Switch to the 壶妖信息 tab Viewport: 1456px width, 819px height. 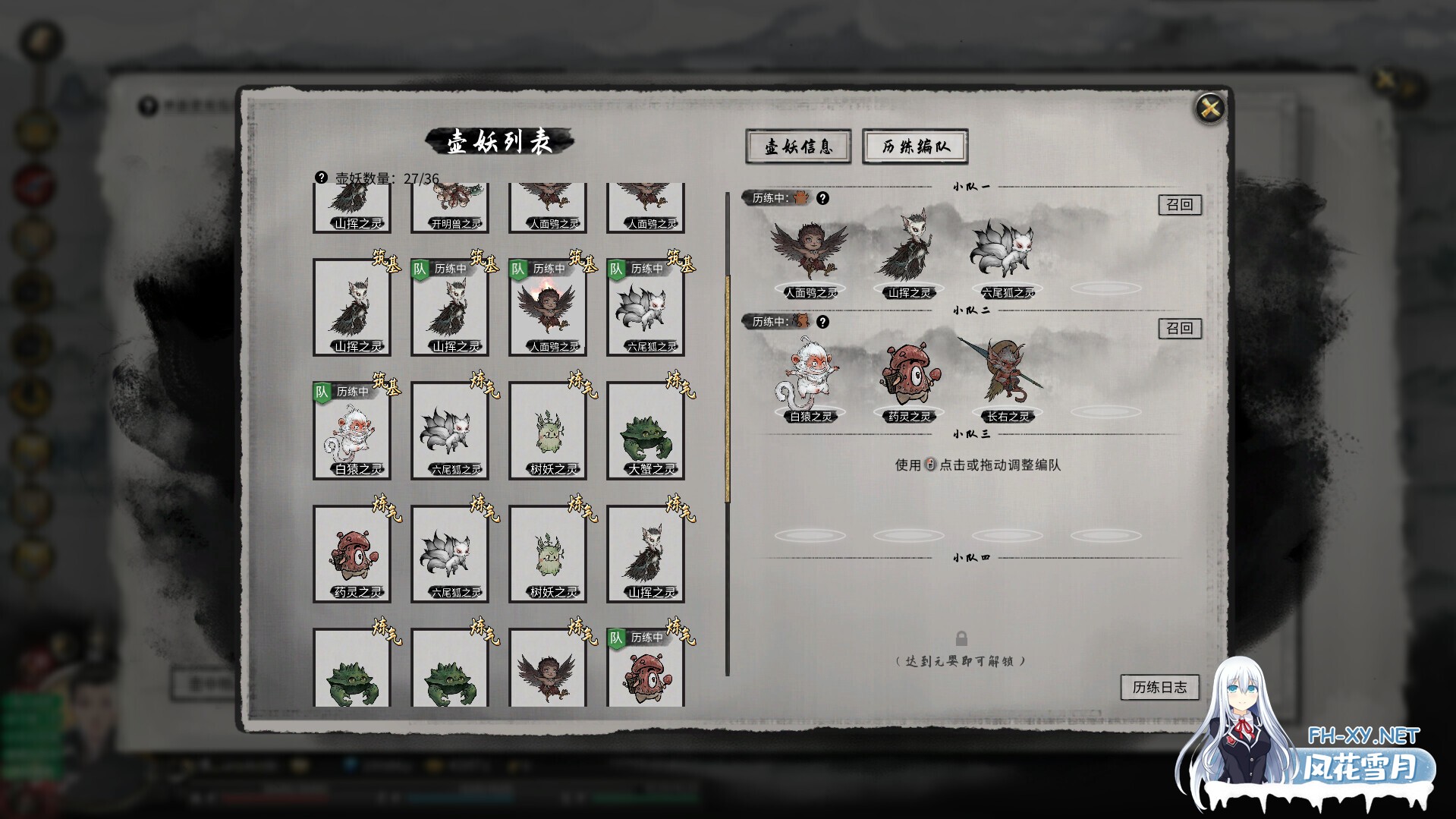point(798,146)
